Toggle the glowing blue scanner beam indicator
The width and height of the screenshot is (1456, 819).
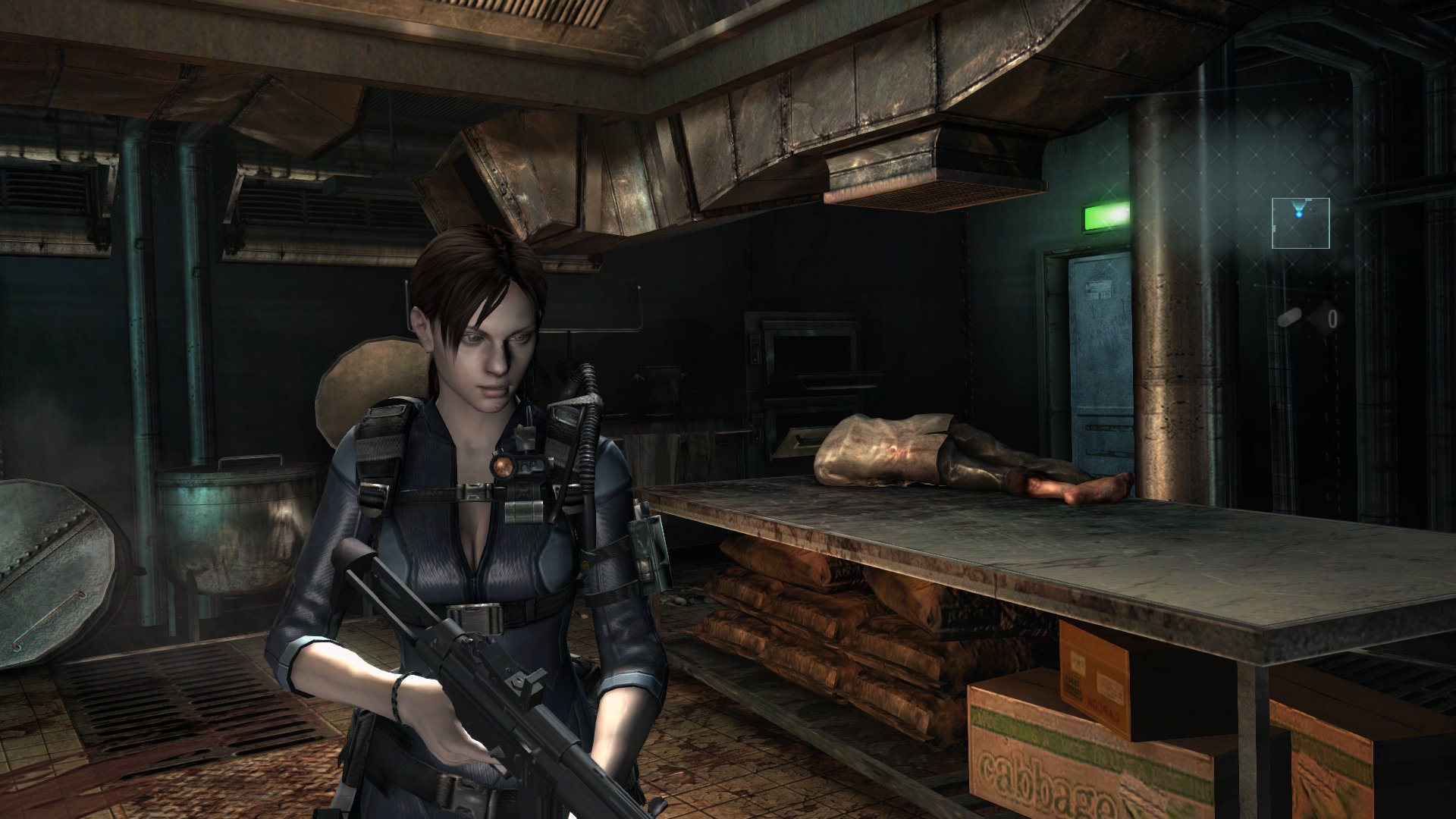click(x=1299, y=213)
